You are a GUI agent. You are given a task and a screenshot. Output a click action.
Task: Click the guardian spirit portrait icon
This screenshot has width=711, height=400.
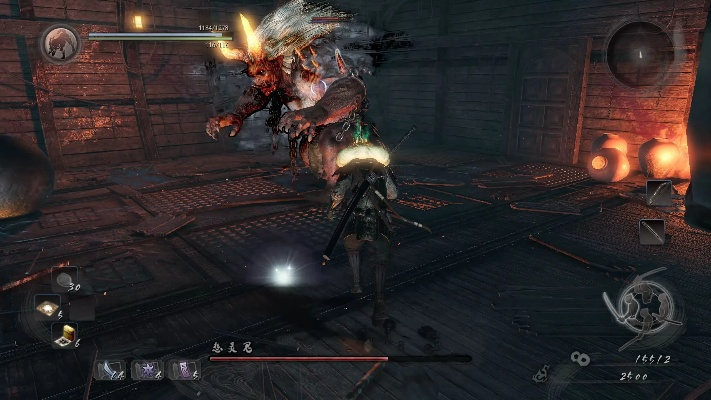(x=58, y=43)
